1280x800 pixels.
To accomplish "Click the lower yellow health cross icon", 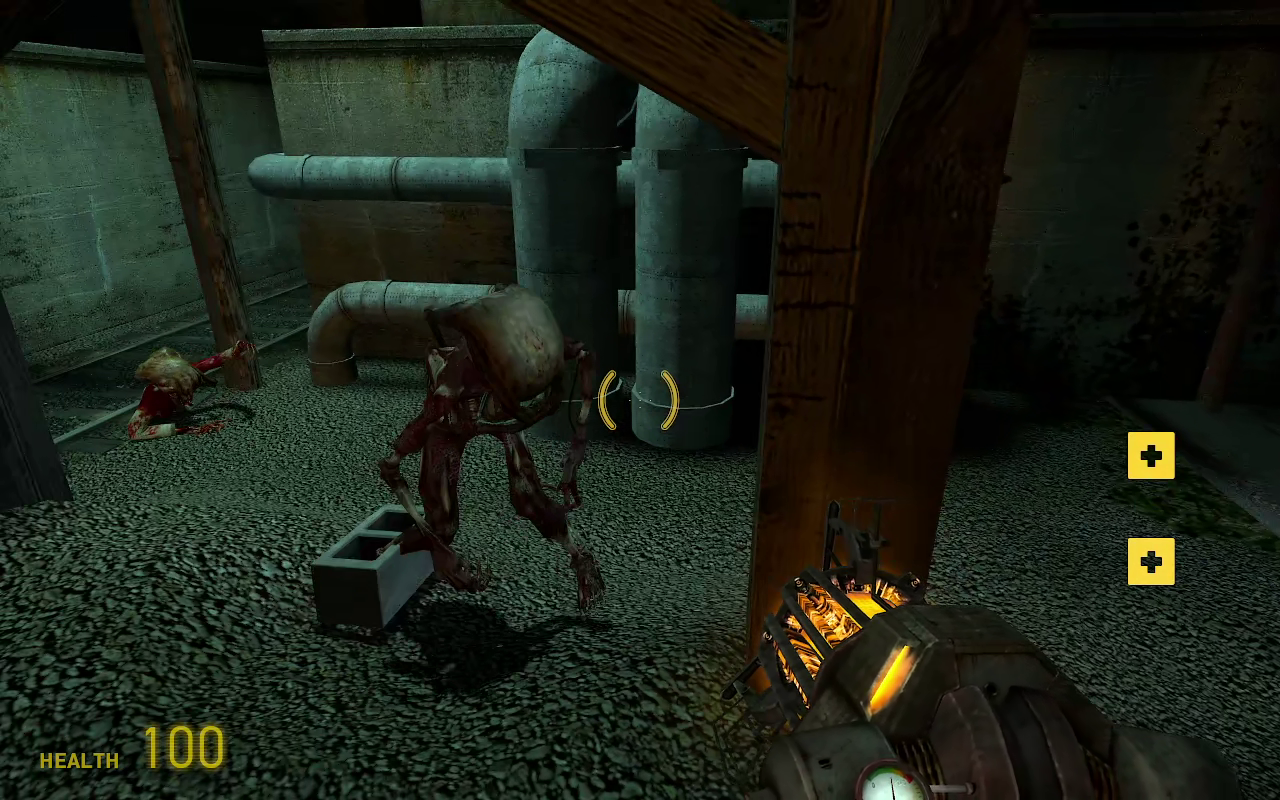I will 1151,562.
